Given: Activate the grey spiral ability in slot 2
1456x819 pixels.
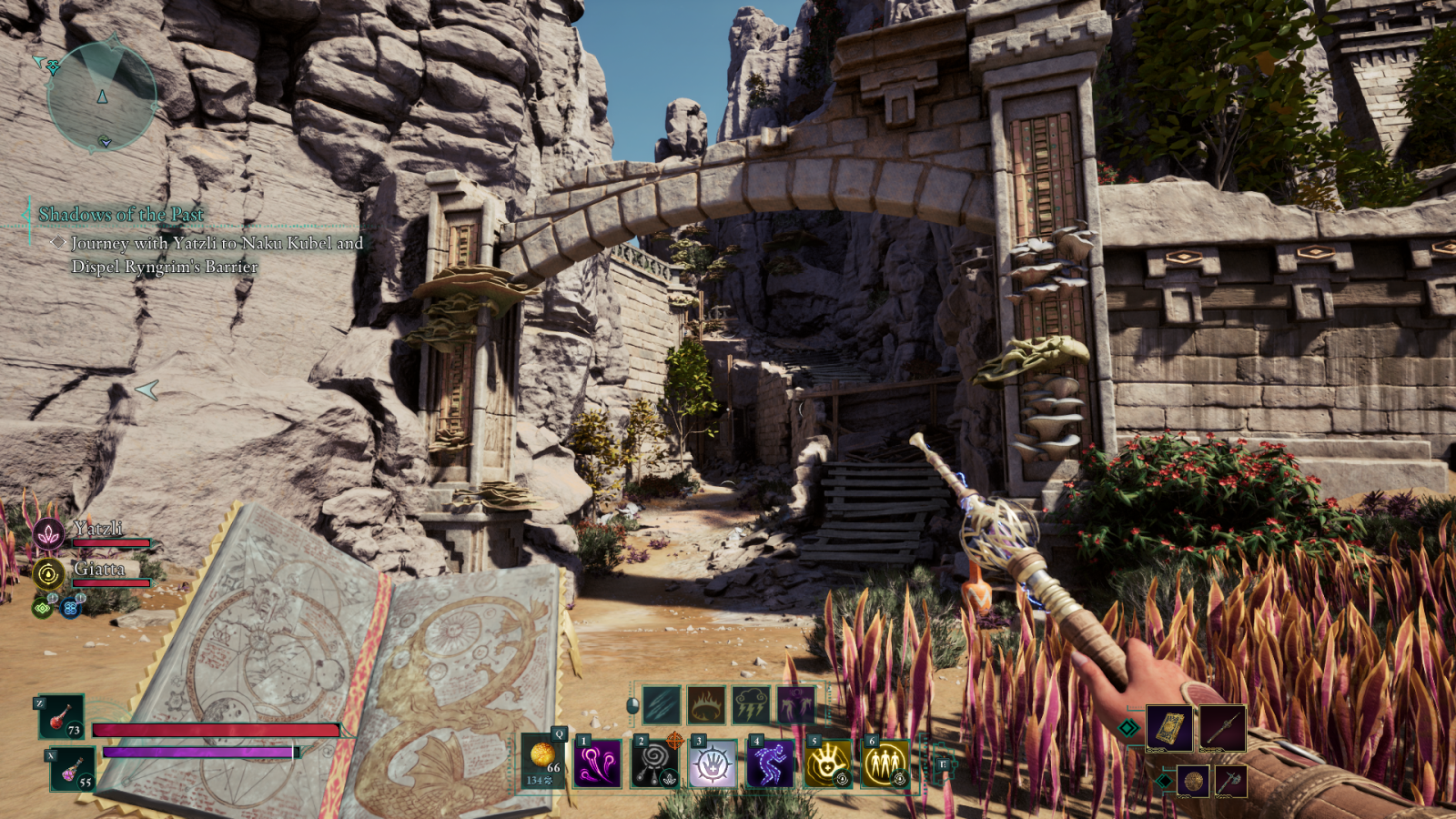Looking at the screenshot, I should coord(655,763).
